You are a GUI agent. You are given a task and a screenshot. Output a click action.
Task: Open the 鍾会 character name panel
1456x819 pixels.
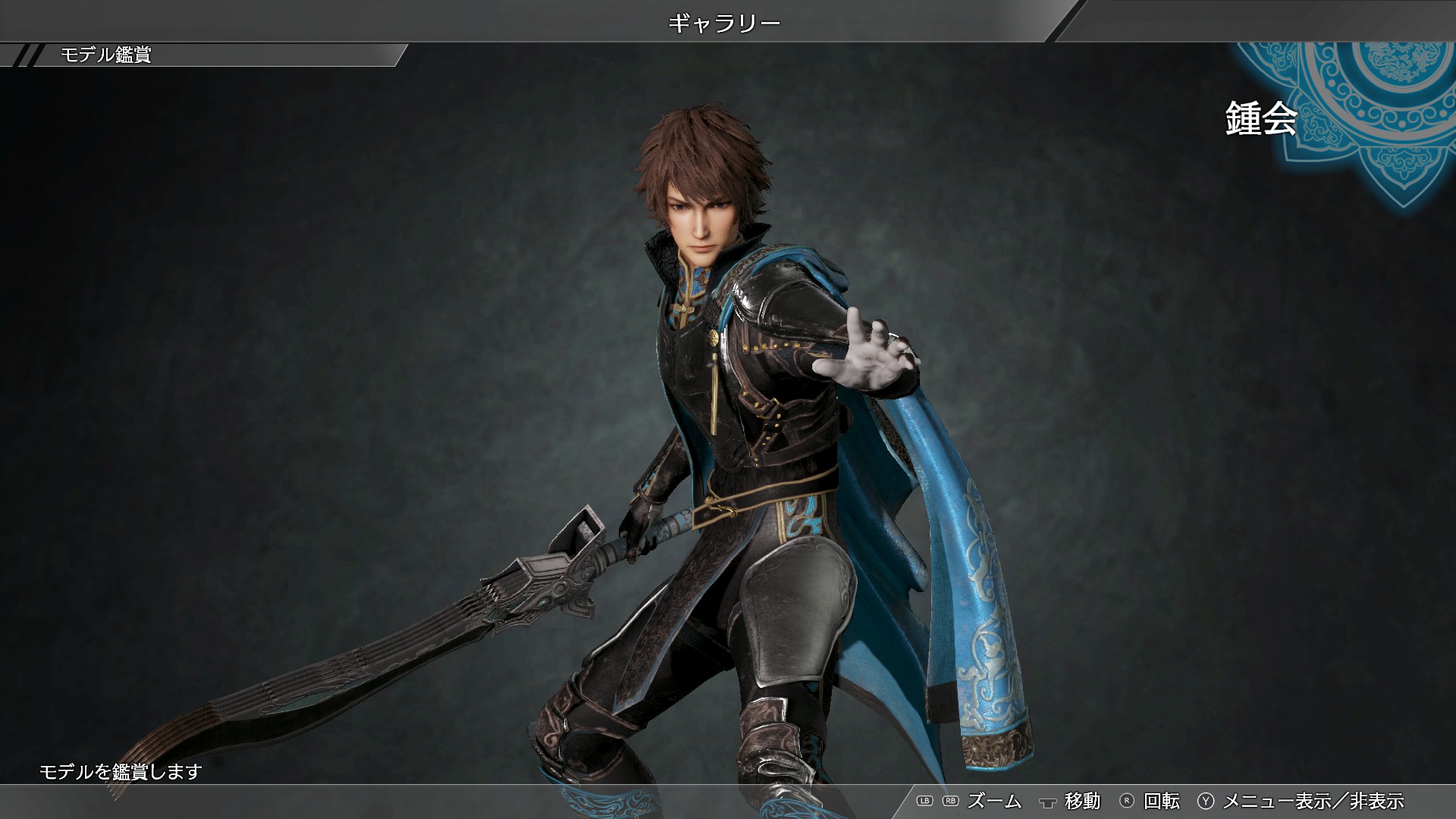point(1259,118)
